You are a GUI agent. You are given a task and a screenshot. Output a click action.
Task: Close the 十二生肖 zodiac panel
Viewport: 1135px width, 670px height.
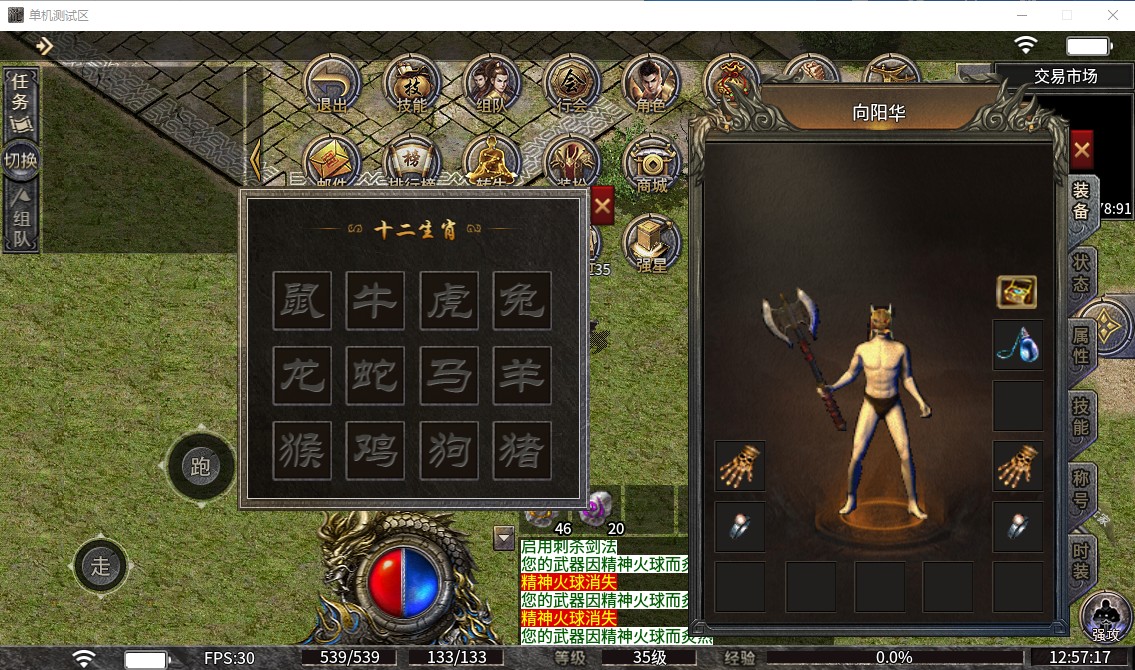pyautogui.click(x=602, y=207)
